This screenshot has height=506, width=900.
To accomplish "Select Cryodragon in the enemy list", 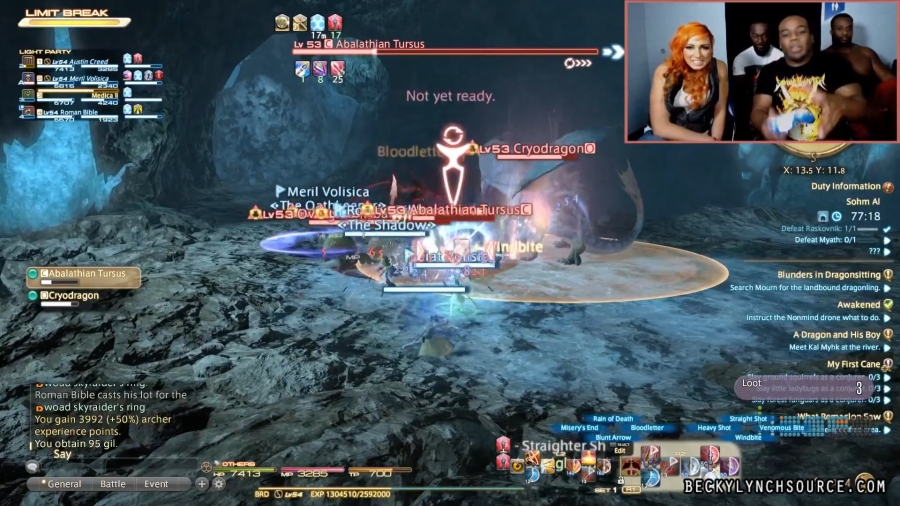I will pos(75,296).
